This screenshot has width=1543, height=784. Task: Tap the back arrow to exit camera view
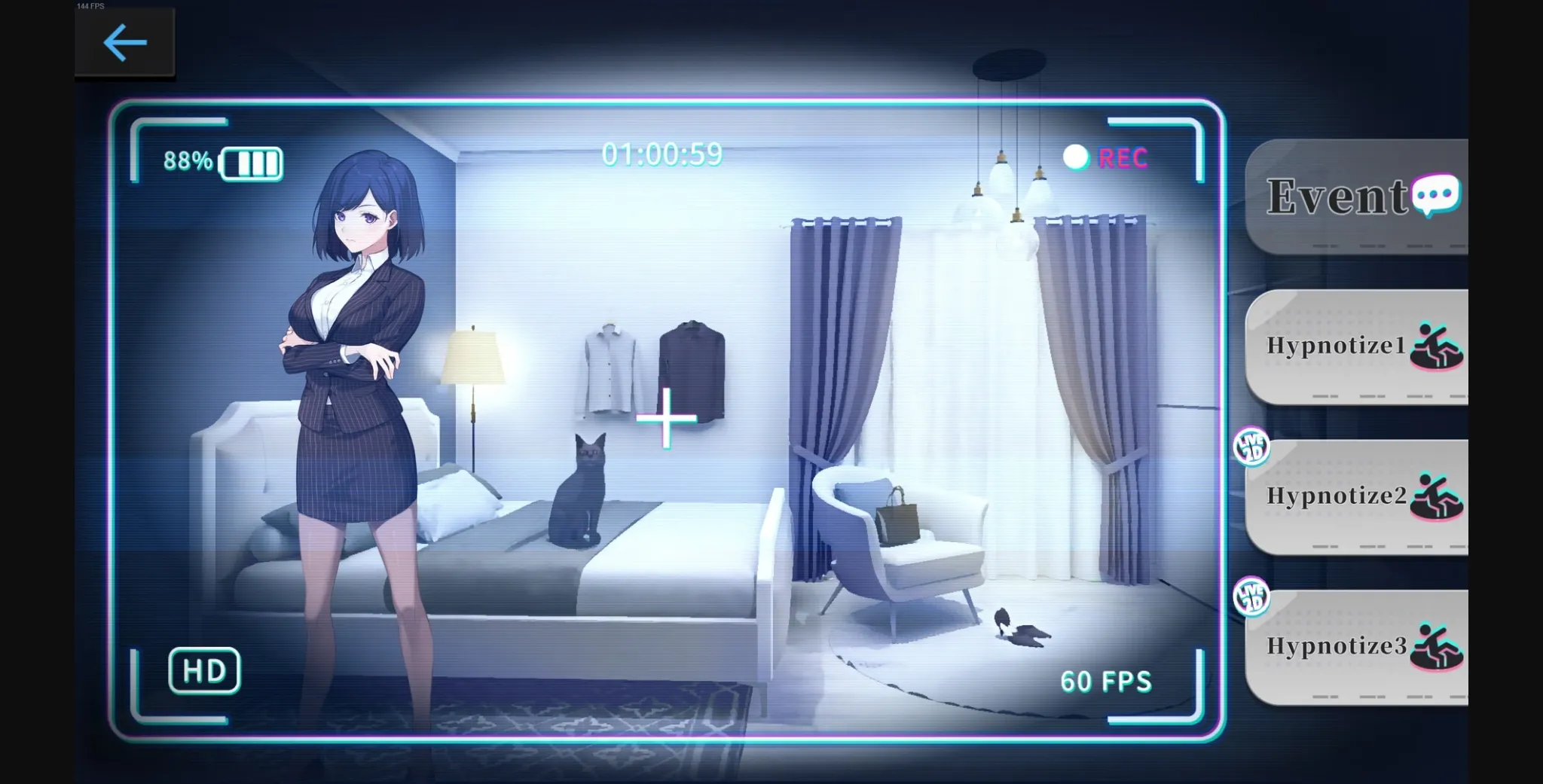coord(125,42)
